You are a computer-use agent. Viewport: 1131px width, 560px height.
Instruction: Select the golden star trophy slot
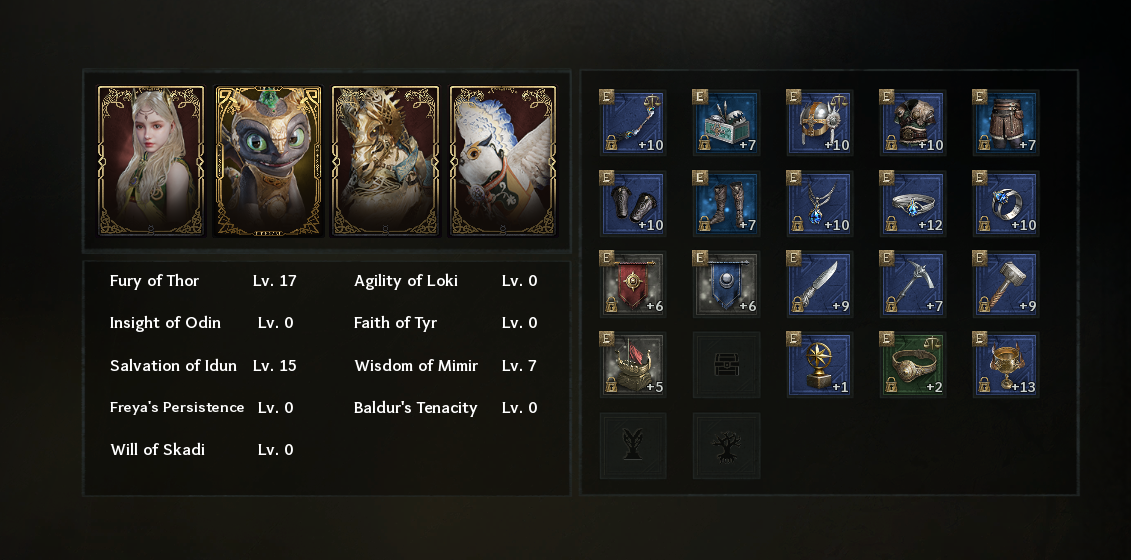[x=820, y=365]
